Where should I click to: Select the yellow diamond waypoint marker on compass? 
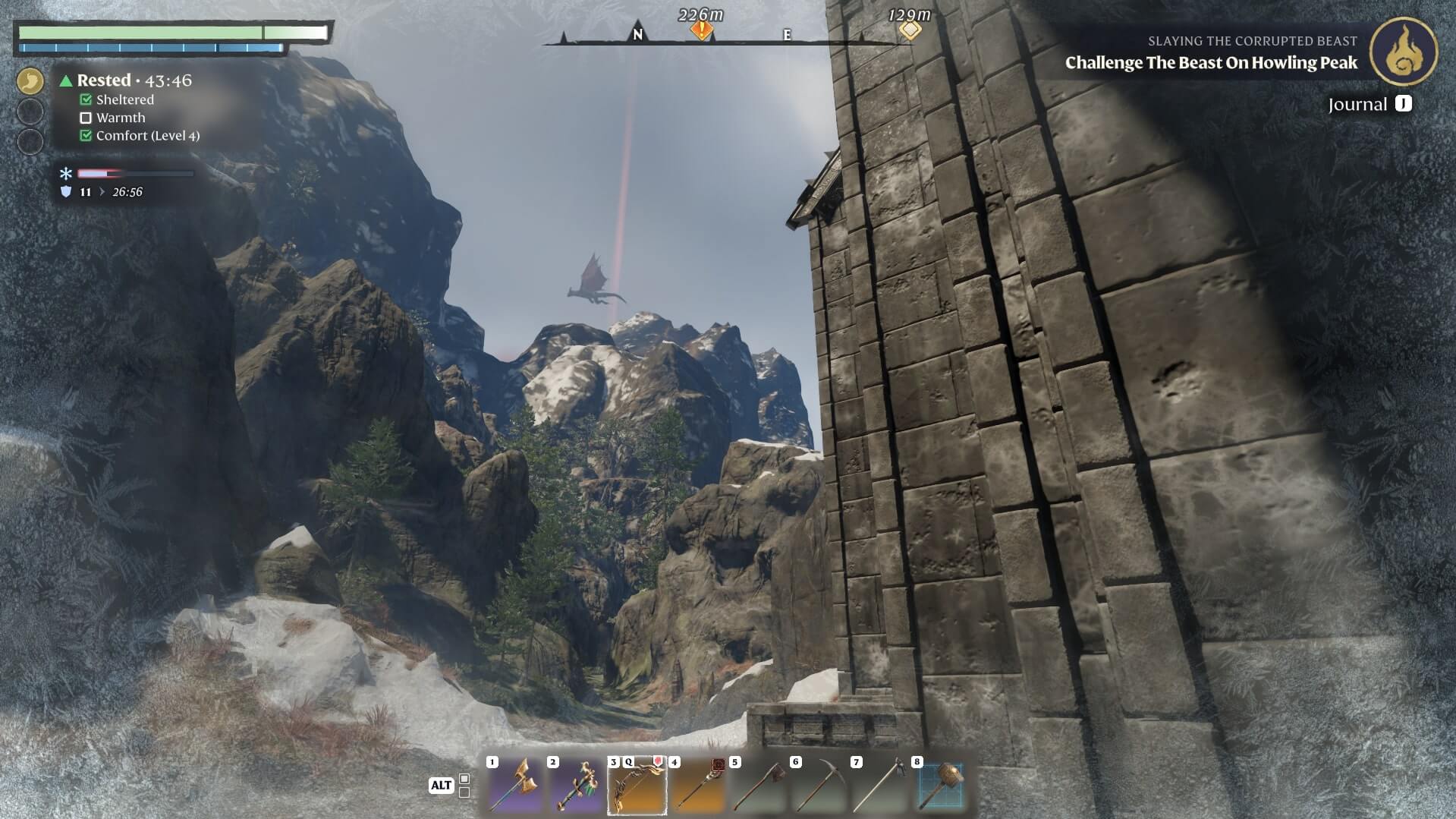(910, 30)
